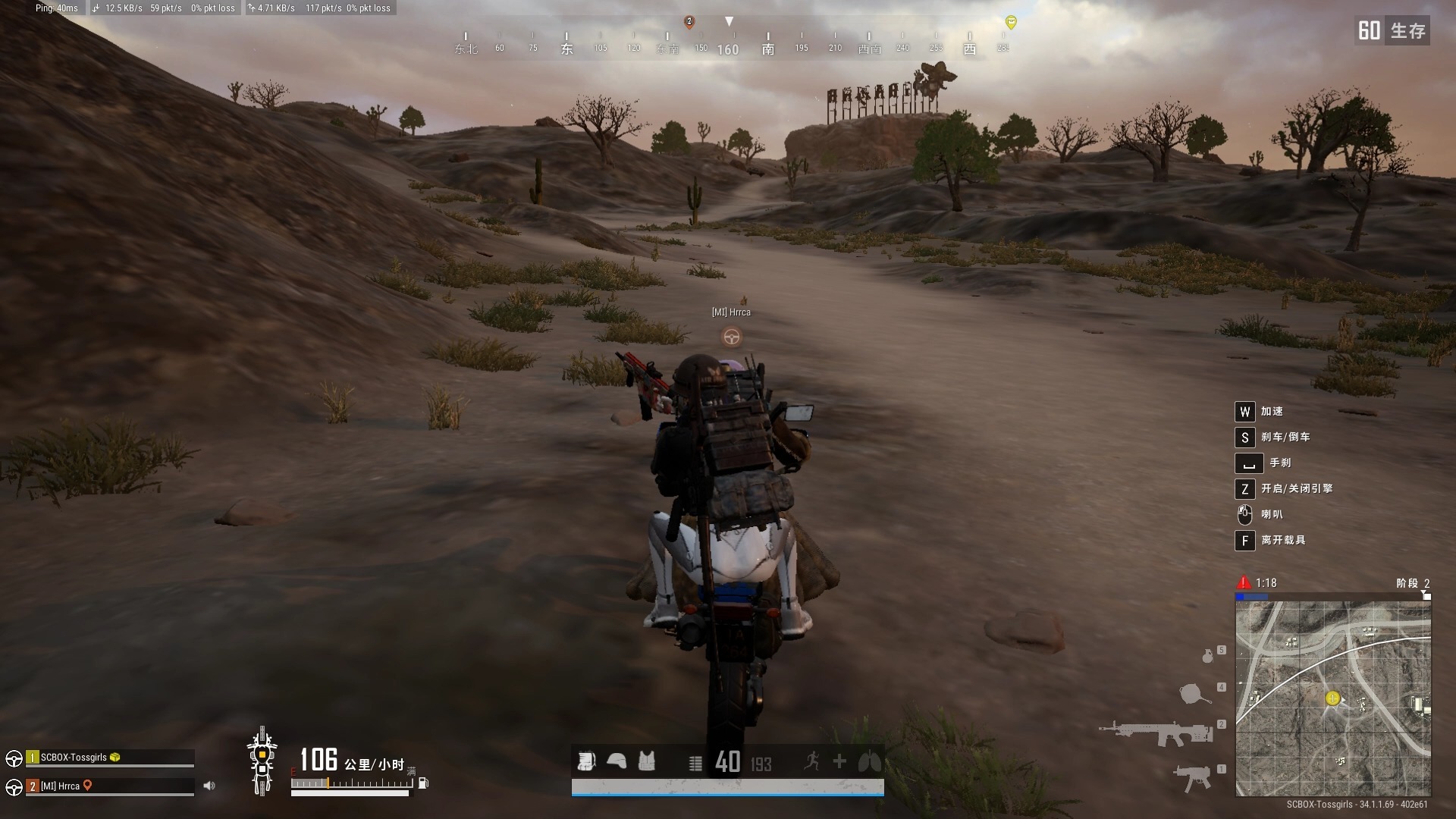Click the motorcycle seat diagram icon
Image resolution: width=1456 pixels, height=819 pixels.
(x=262, y=761)
